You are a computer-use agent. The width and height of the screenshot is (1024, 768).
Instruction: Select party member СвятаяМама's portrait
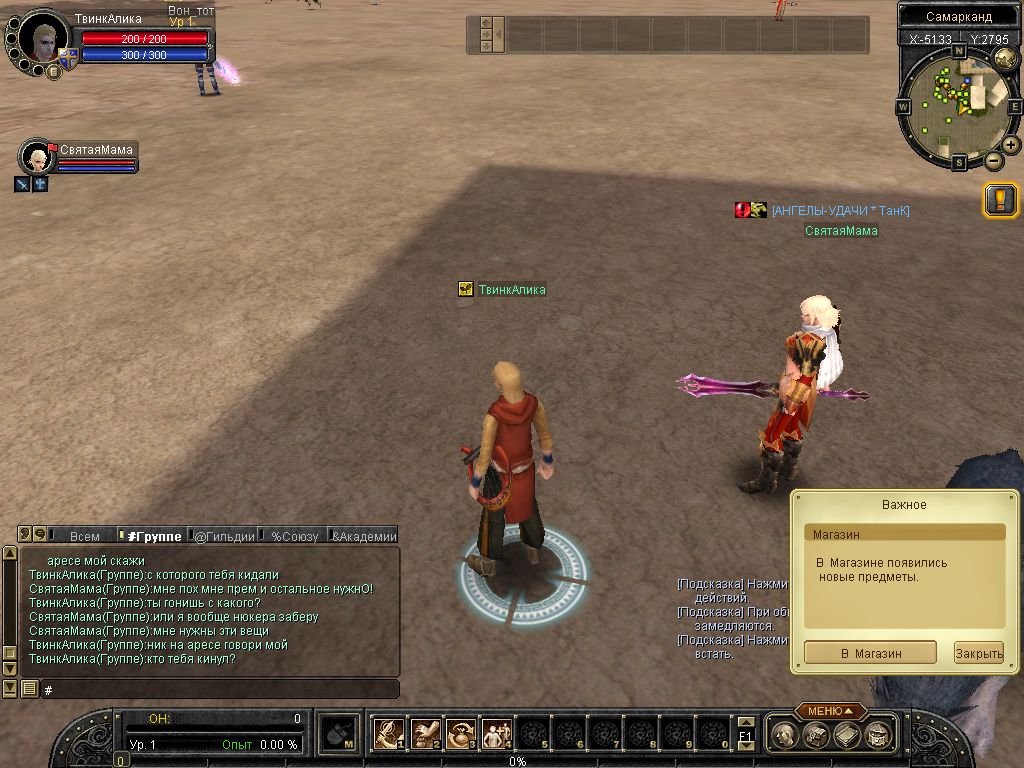(38, 158)
